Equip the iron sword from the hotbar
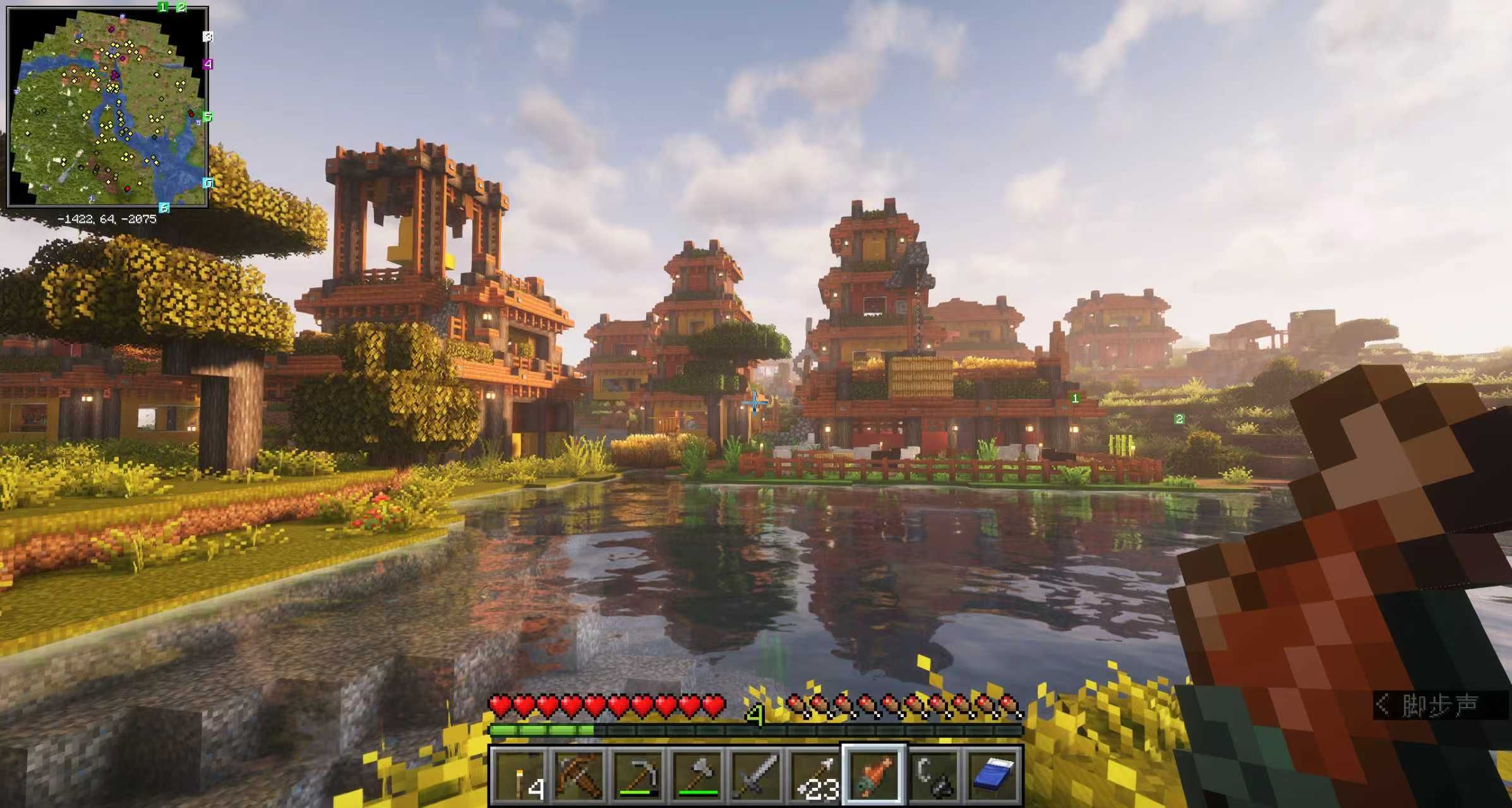 coord(757,775)
